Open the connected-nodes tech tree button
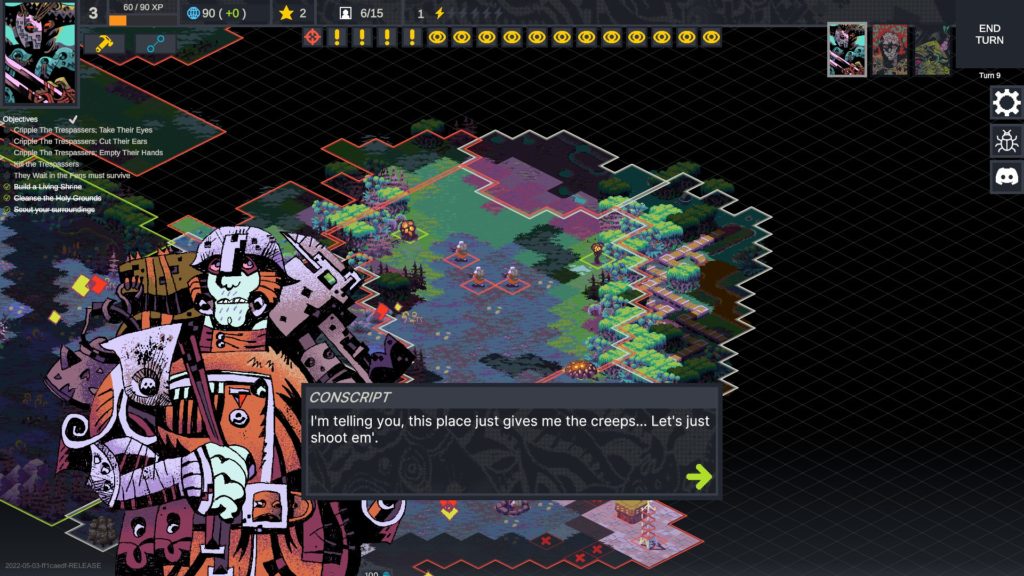The image size is (1024, 576). [x=155, y=45]
